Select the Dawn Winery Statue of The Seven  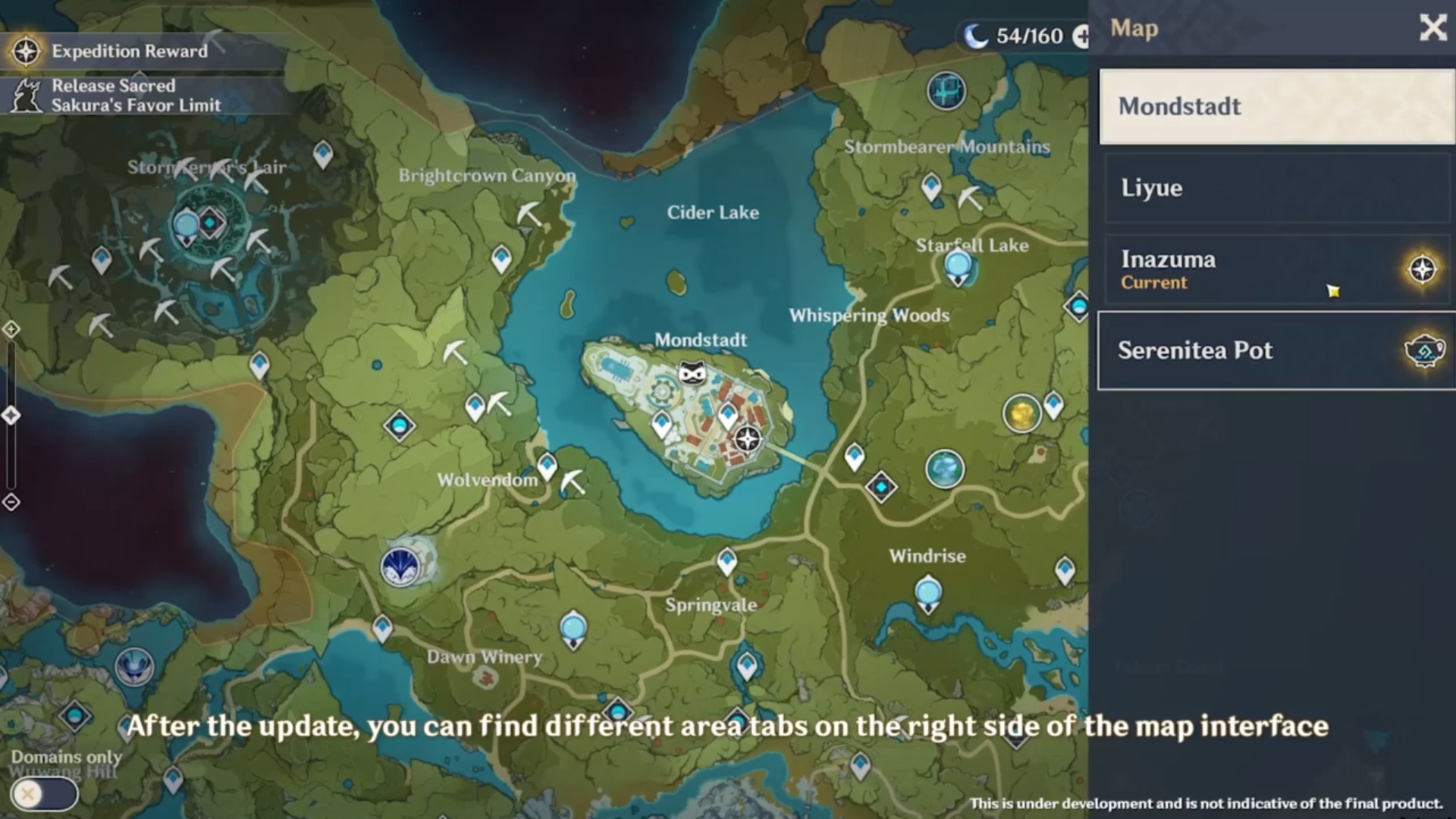pos(573,630)
